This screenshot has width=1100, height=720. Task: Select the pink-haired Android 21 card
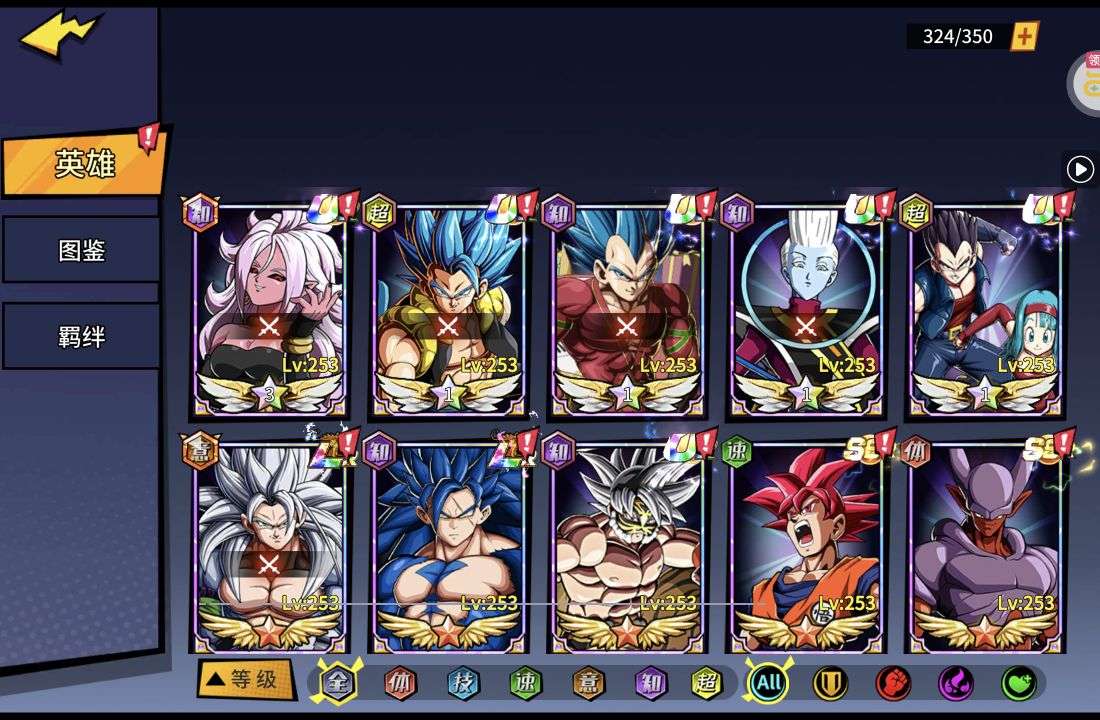pos(269,310)
